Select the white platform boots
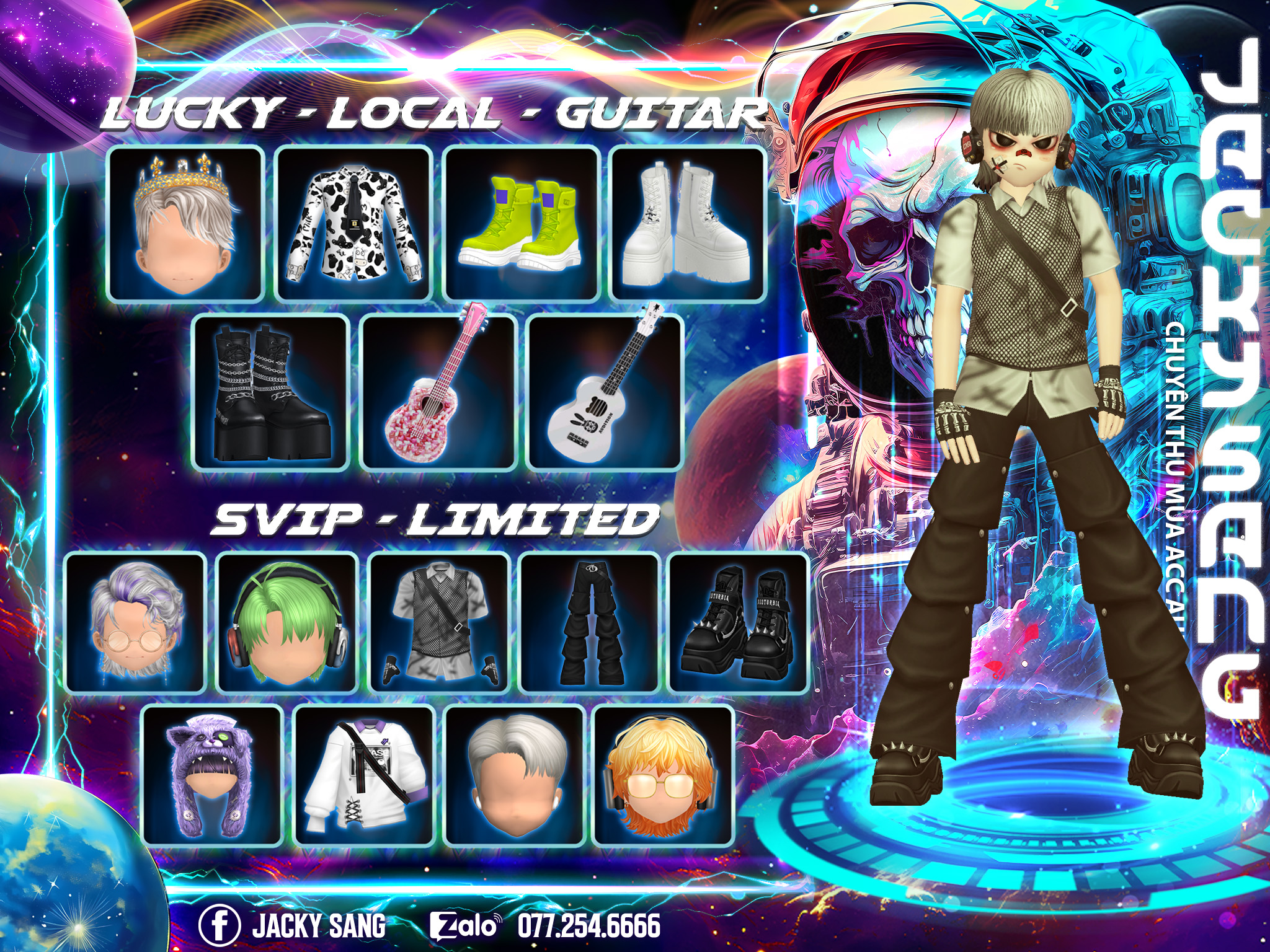 (688, 224)
